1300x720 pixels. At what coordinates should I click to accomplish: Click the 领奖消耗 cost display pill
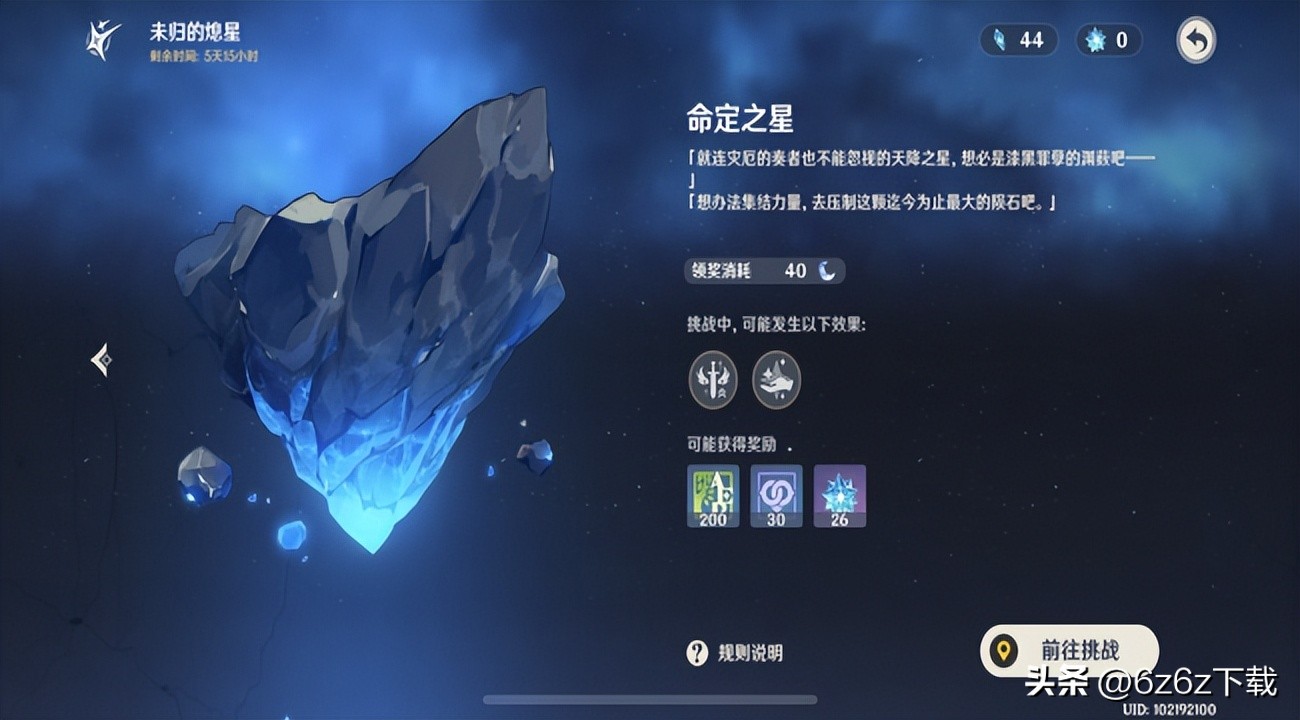point(764,270)
